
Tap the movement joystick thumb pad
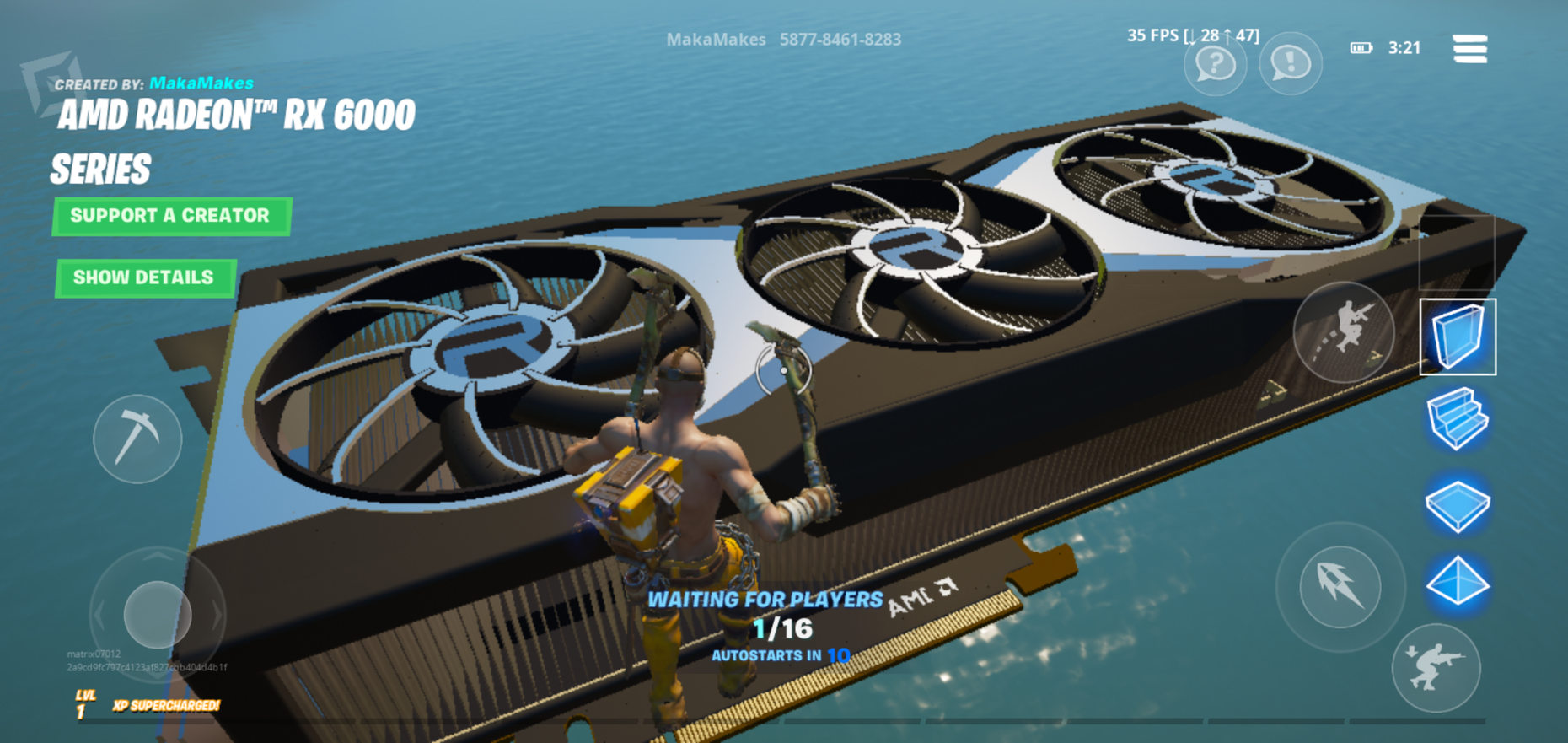pyautogui.click(x=158, y=615)
